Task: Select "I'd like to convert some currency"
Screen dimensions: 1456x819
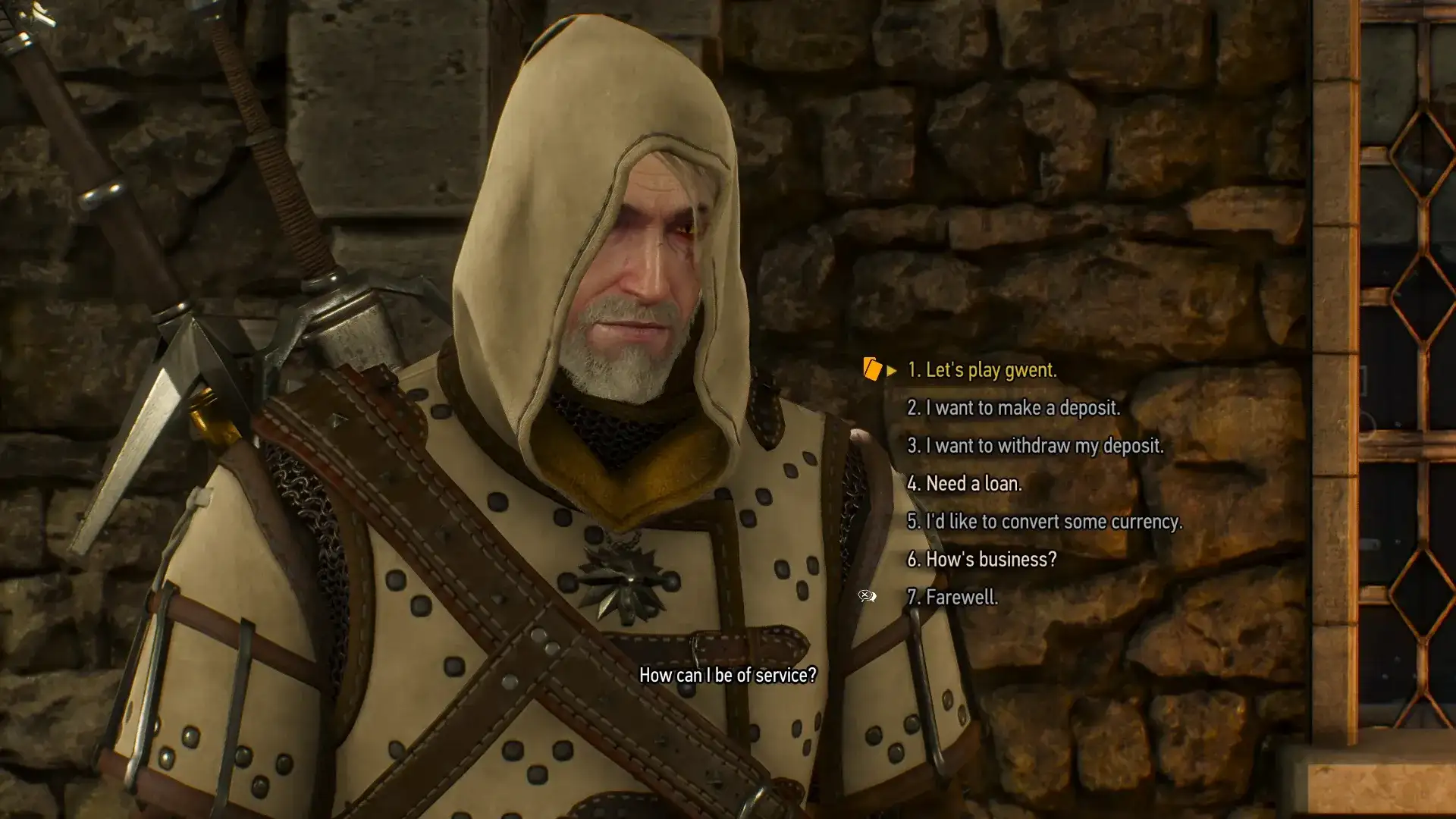Action: 1044,522
